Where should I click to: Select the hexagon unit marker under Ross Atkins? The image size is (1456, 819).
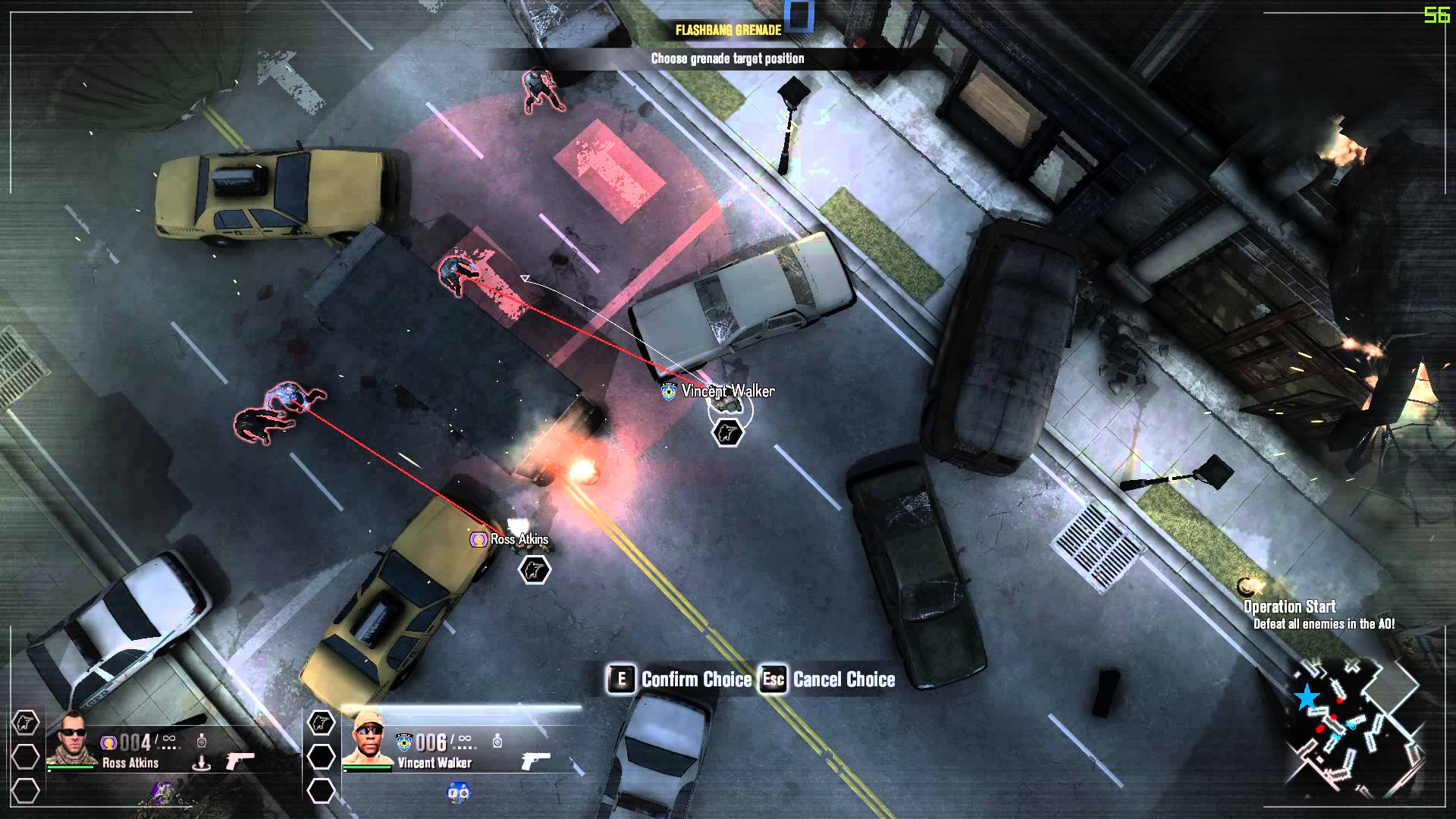(x=535, y=570)
